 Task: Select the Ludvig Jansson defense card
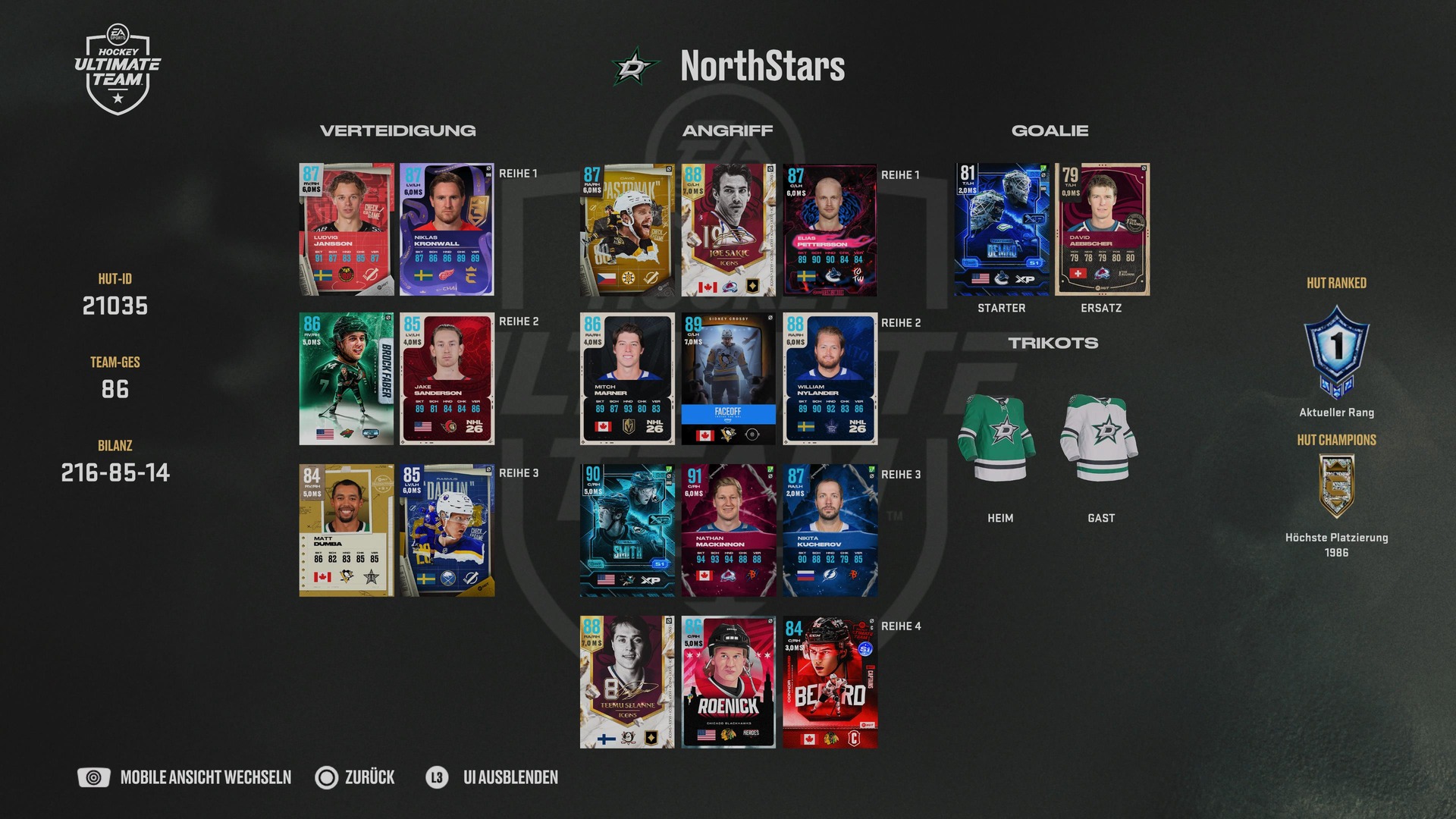(x=347, y=229)
